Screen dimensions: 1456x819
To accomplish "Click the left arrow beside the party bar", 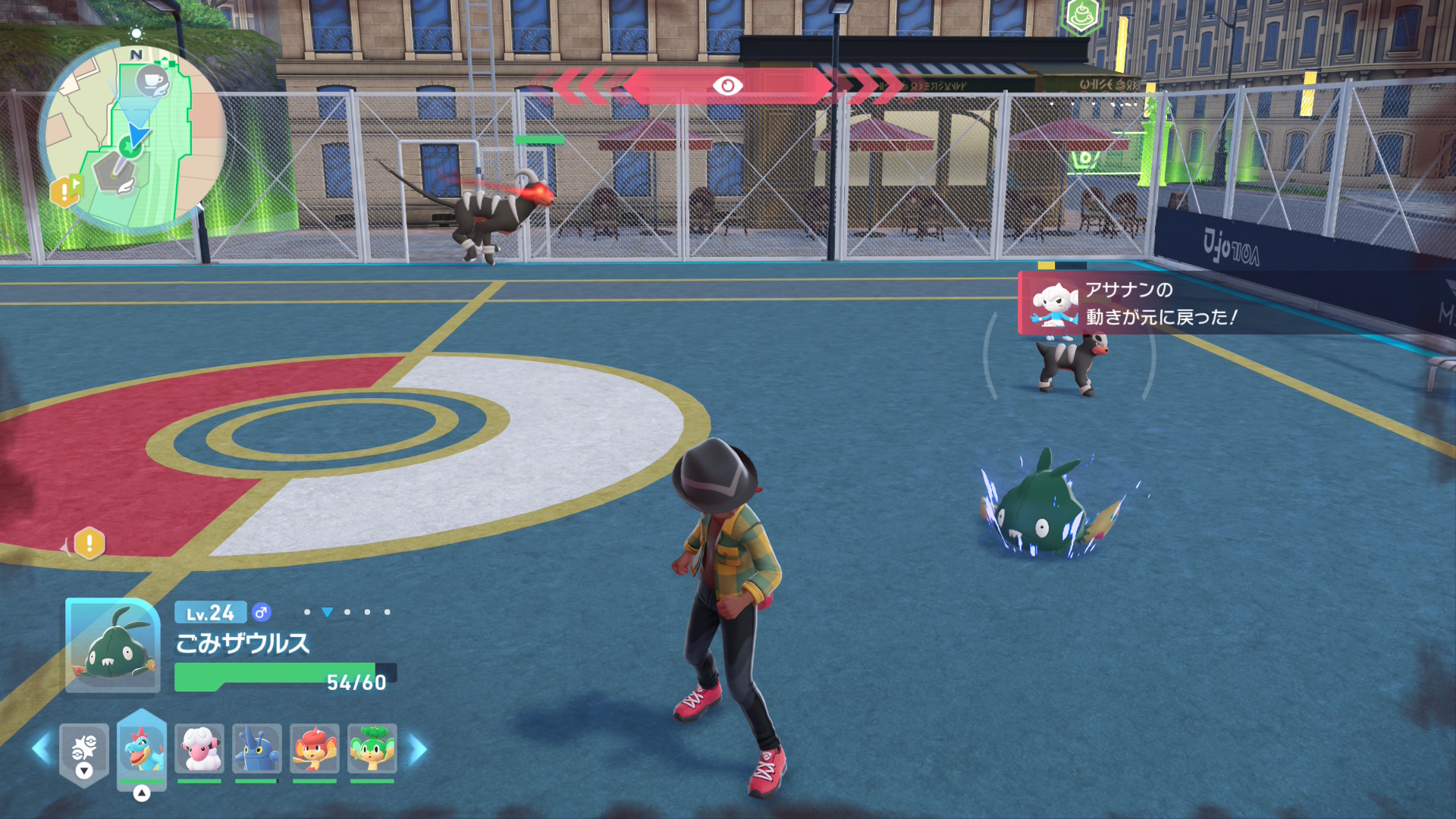I will (42, 749).
